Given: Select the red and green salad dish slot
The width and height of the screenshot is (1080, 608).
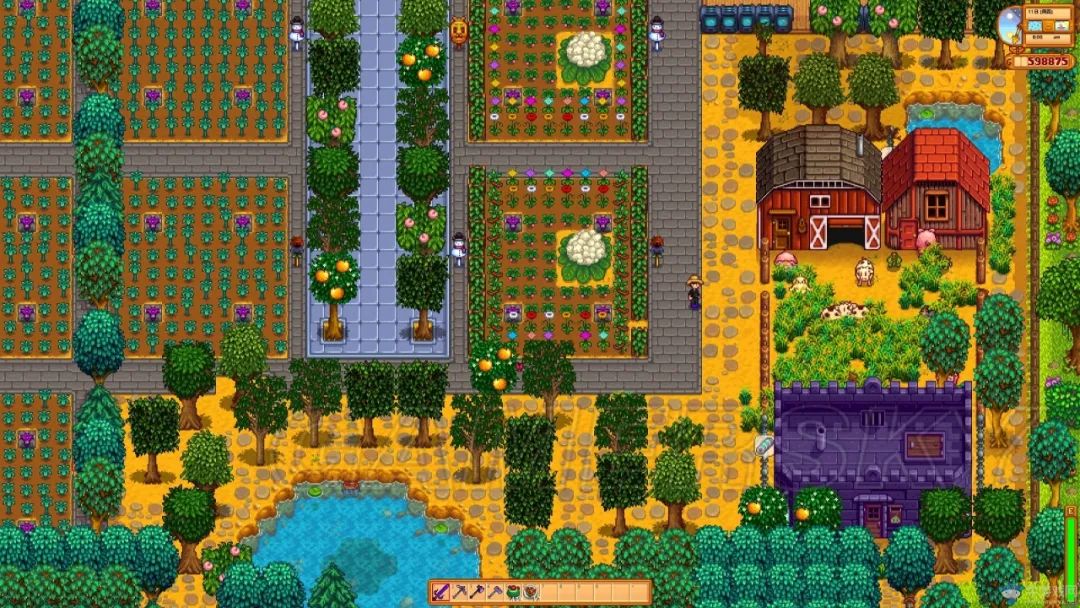Looking at the screenshot, I should pyautogui.click(x=513, y=592).
